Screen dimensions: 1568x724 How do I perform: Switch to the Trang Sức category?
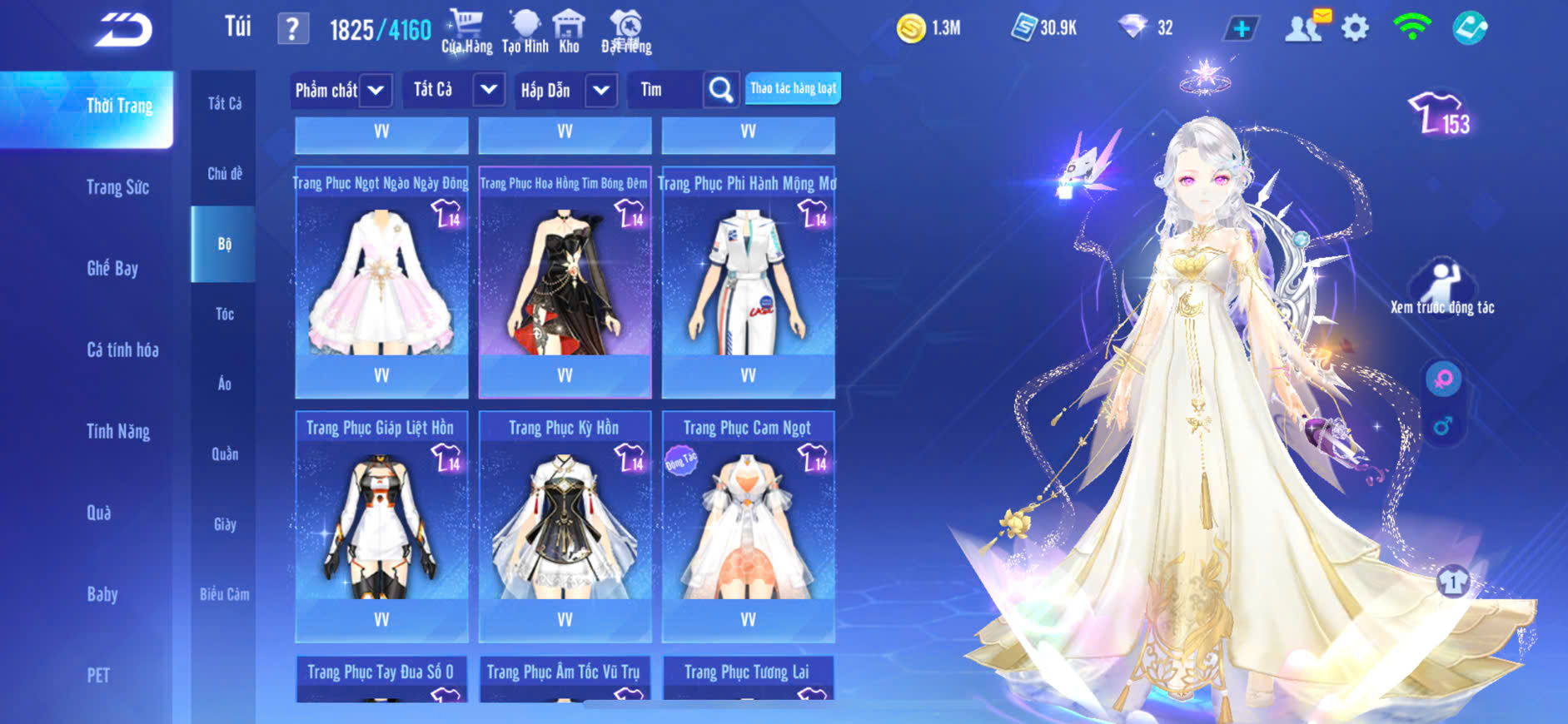(117, 187)
